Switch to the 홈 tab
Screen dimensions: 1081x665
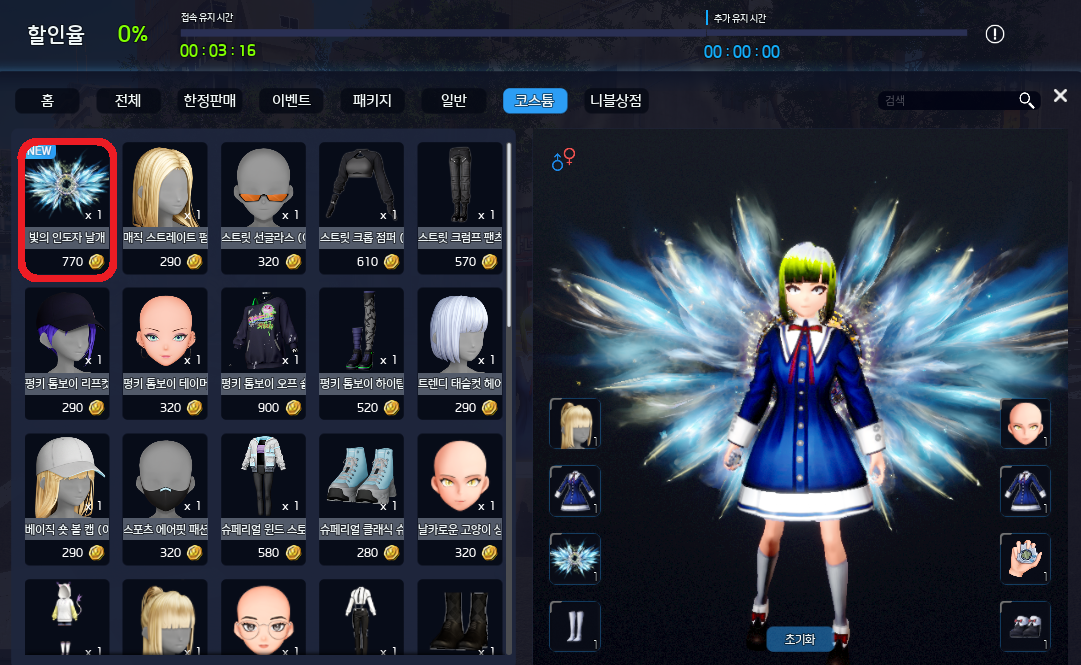click(x=47, y=101)
